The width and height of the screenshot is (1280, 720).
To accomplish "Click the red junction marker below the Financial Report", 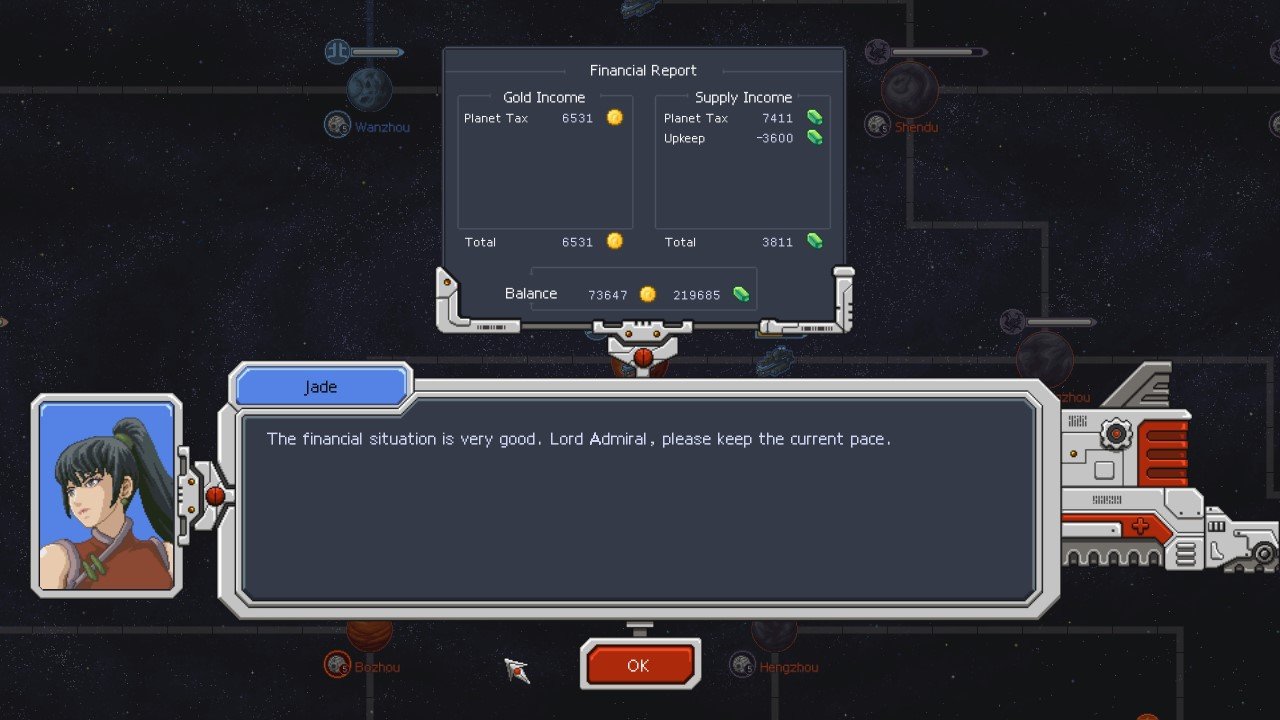I will (644, 356).
